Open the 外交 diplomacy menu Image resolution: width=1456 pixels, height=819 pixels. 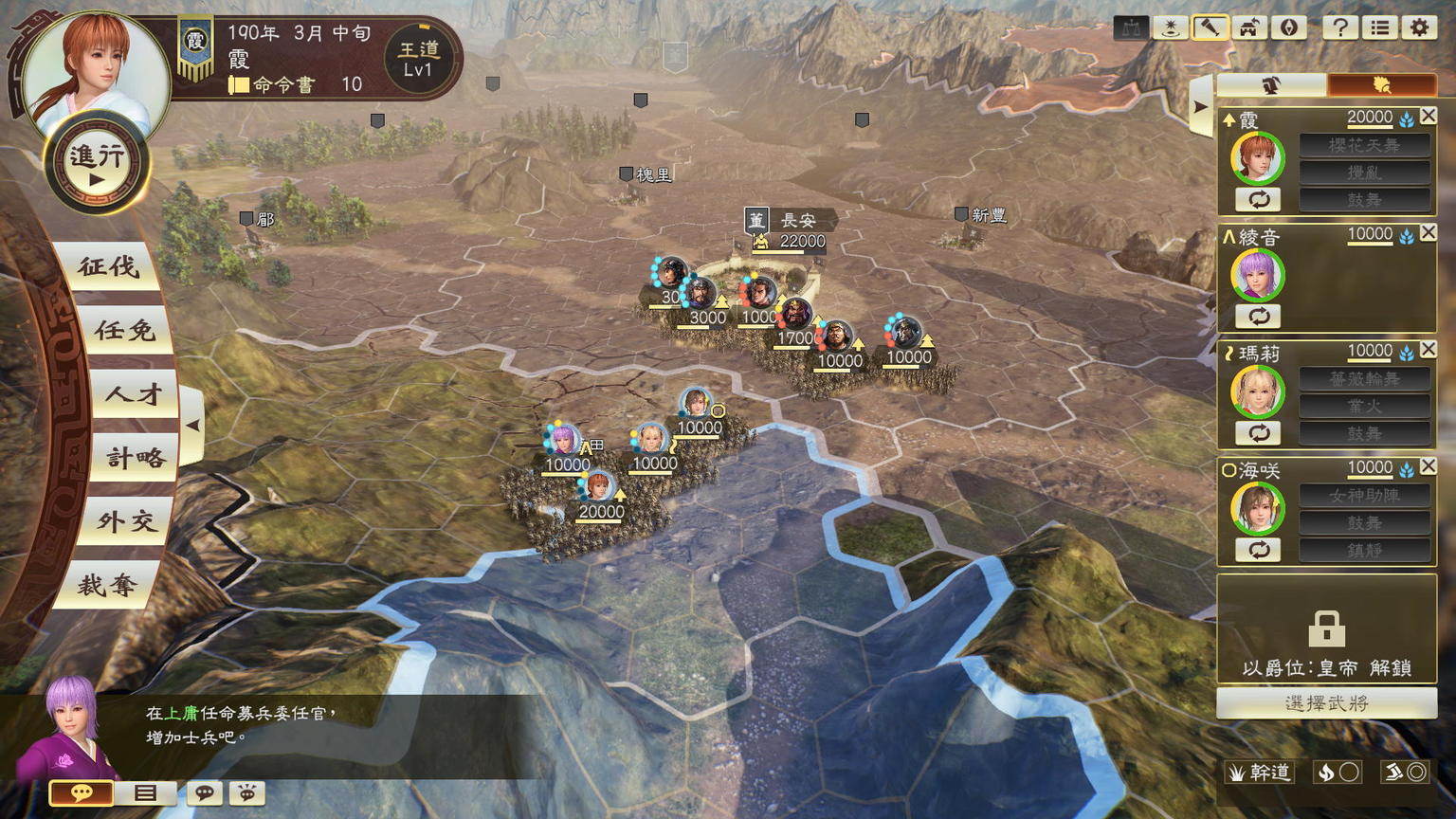(x=125, y=521)
